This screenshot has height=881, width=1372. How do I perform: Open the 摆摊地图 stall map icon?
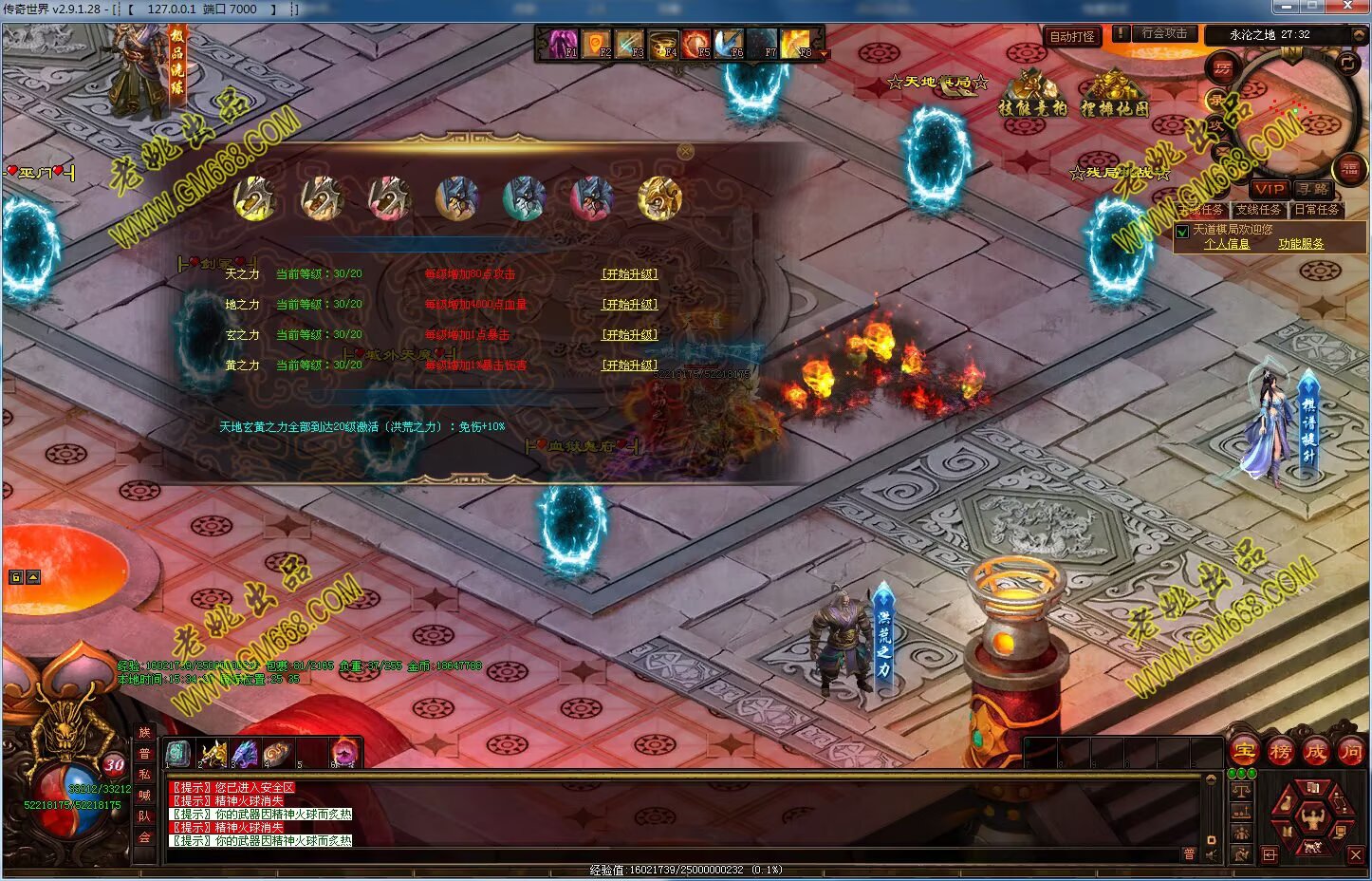pos(1115,95)
